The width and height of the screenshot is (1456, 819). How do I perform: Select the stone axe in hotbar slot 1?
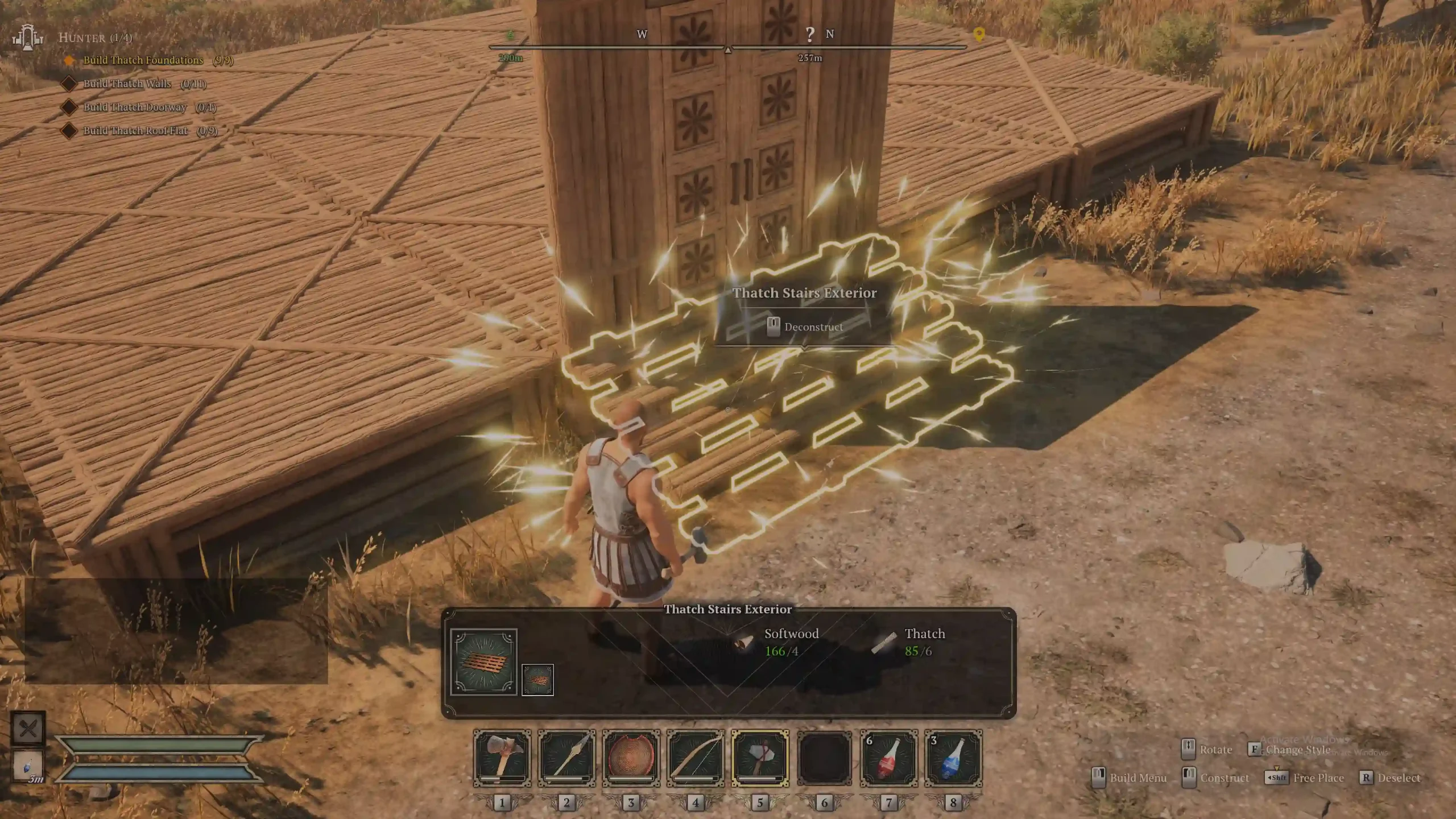pos(502,758)
